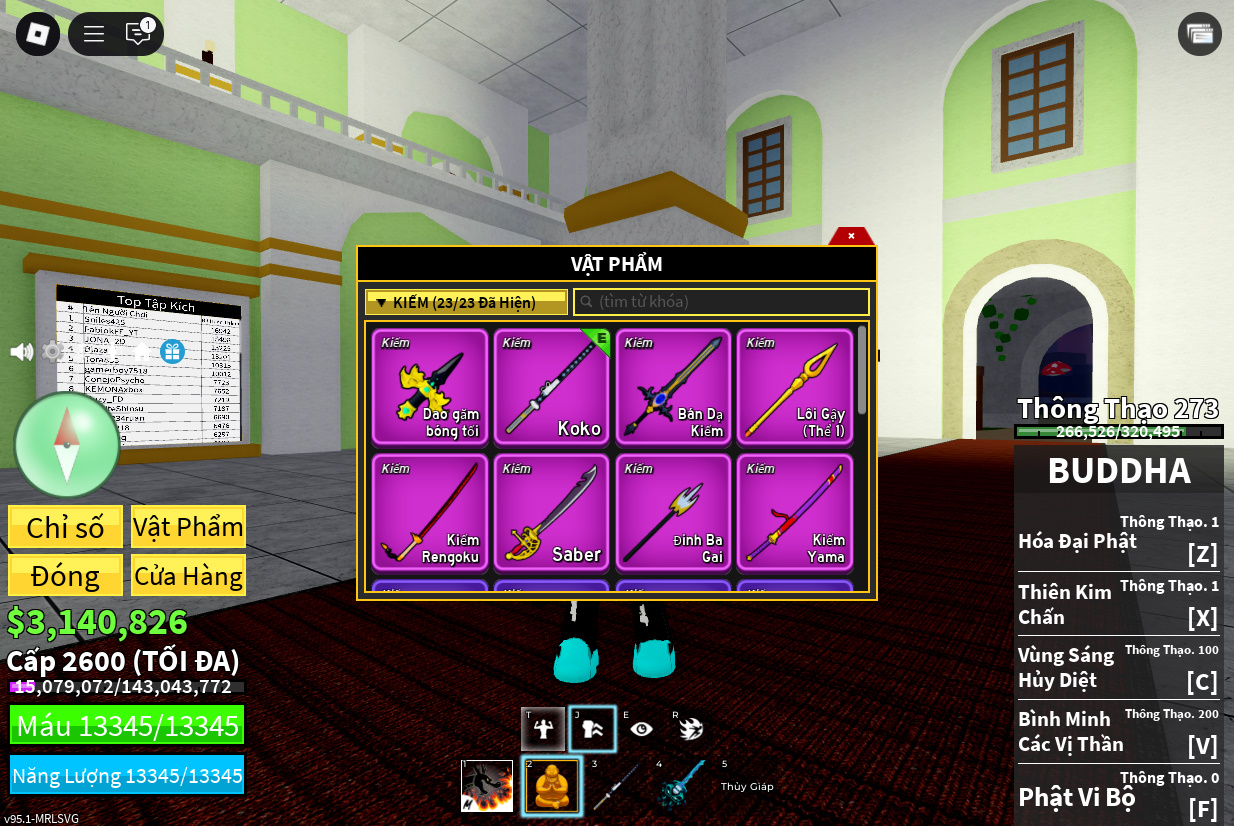
Task: Open the Roblox main menu logo
Action: point(37,34)
